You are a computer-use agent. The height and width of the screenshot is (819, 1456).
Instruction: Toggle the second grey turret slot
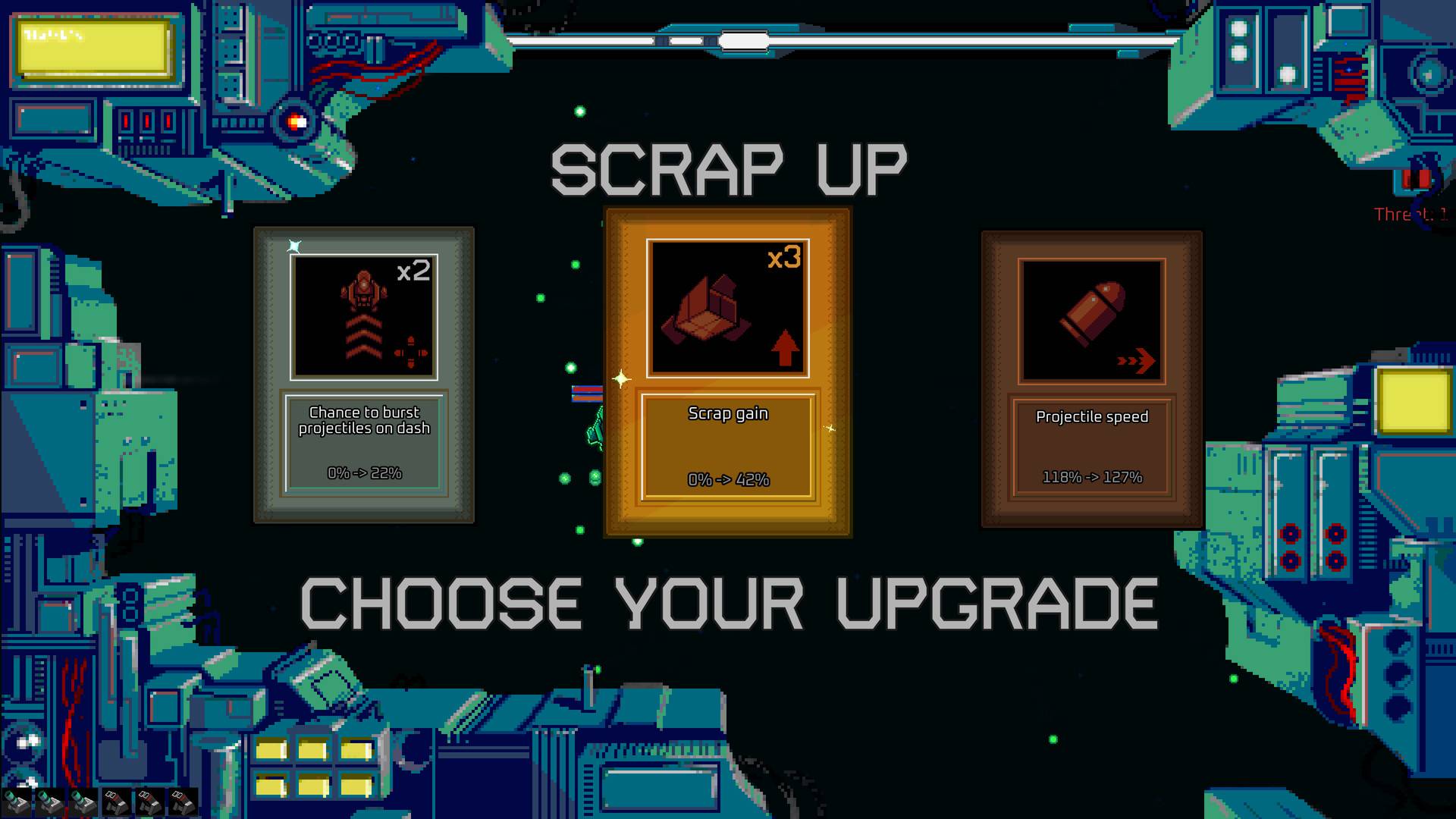tap(149, 802)
